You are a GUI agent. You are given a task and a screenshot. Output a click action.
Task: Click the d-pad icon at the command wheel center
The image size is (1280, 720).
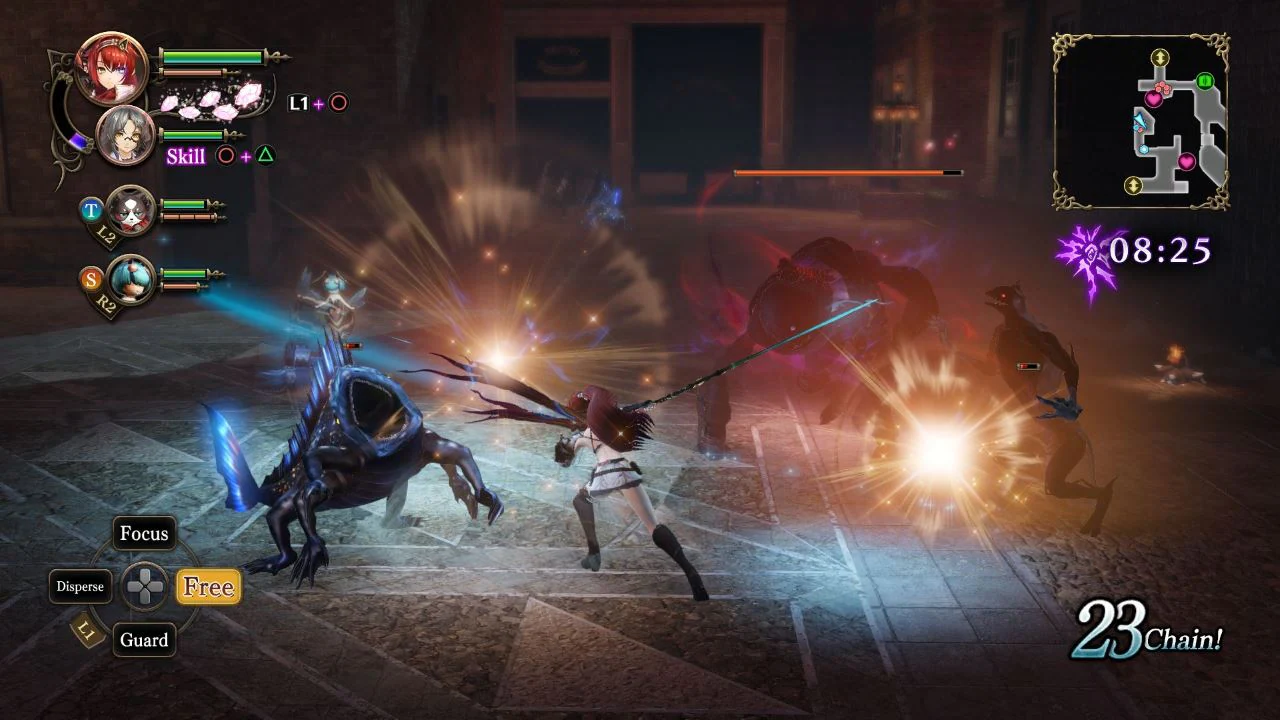[144, 587]
